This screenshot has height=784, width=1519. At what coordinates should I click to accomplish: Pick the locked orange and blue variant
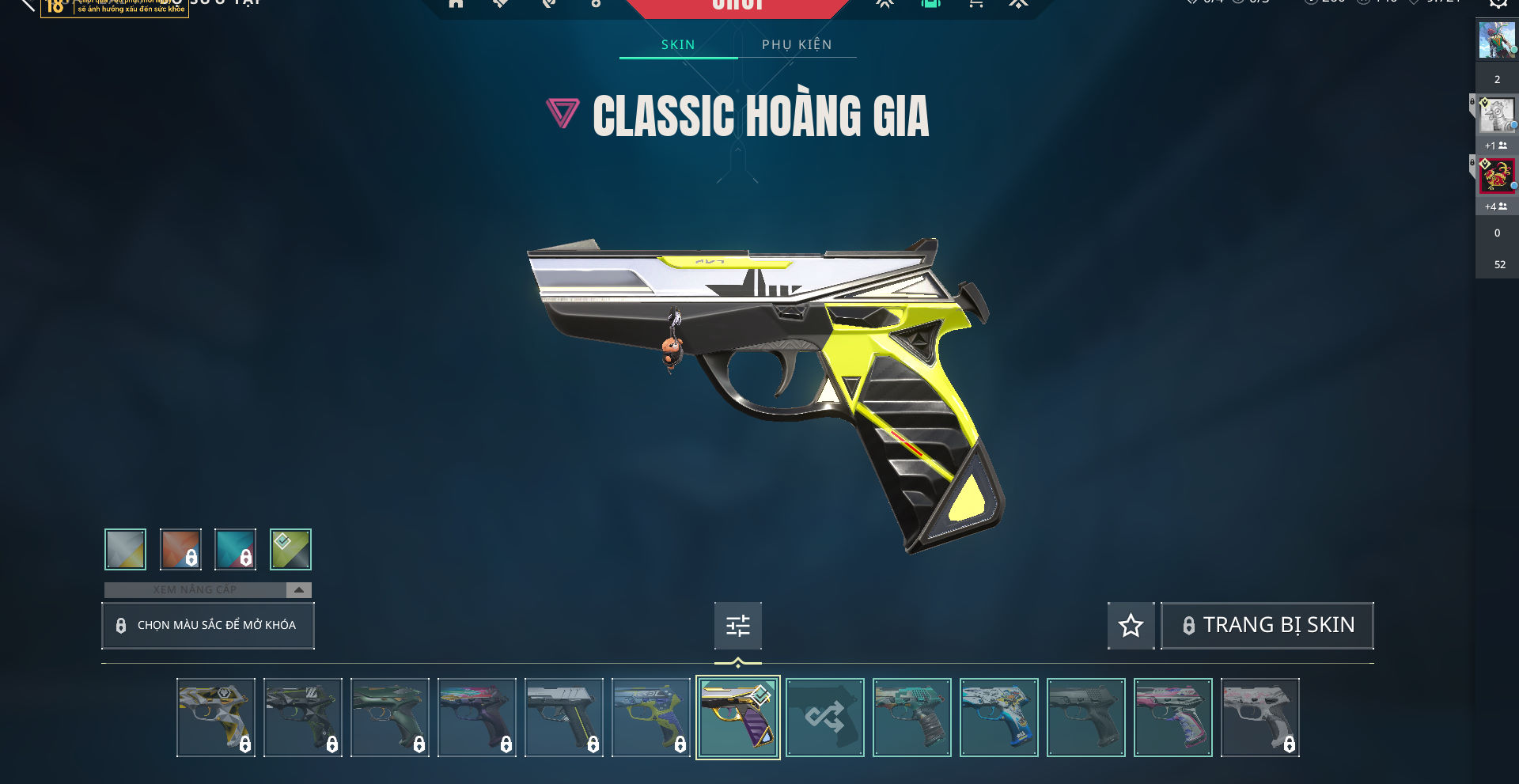point(180,549)
